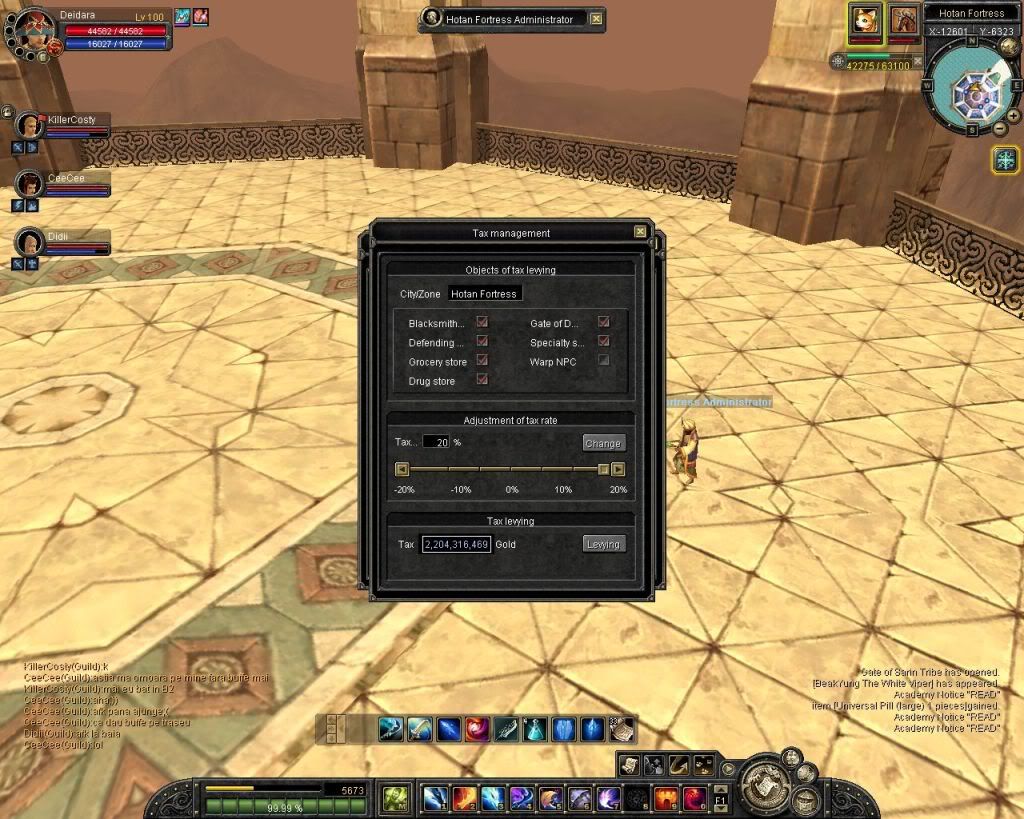Click the Levying button to collect tax

(603, 544)
